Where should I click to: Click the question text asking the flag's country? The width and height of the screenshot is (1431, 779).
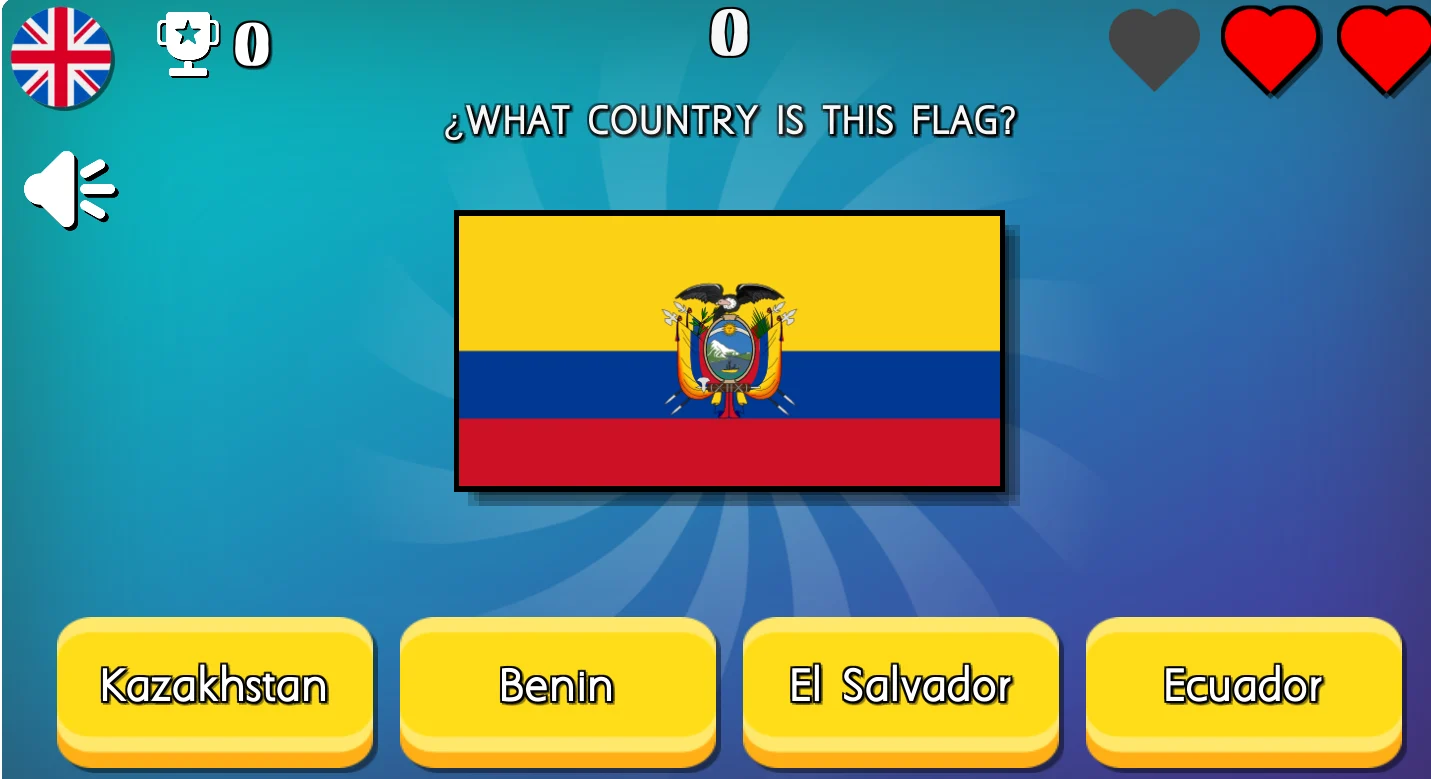[x=731, y=120]
